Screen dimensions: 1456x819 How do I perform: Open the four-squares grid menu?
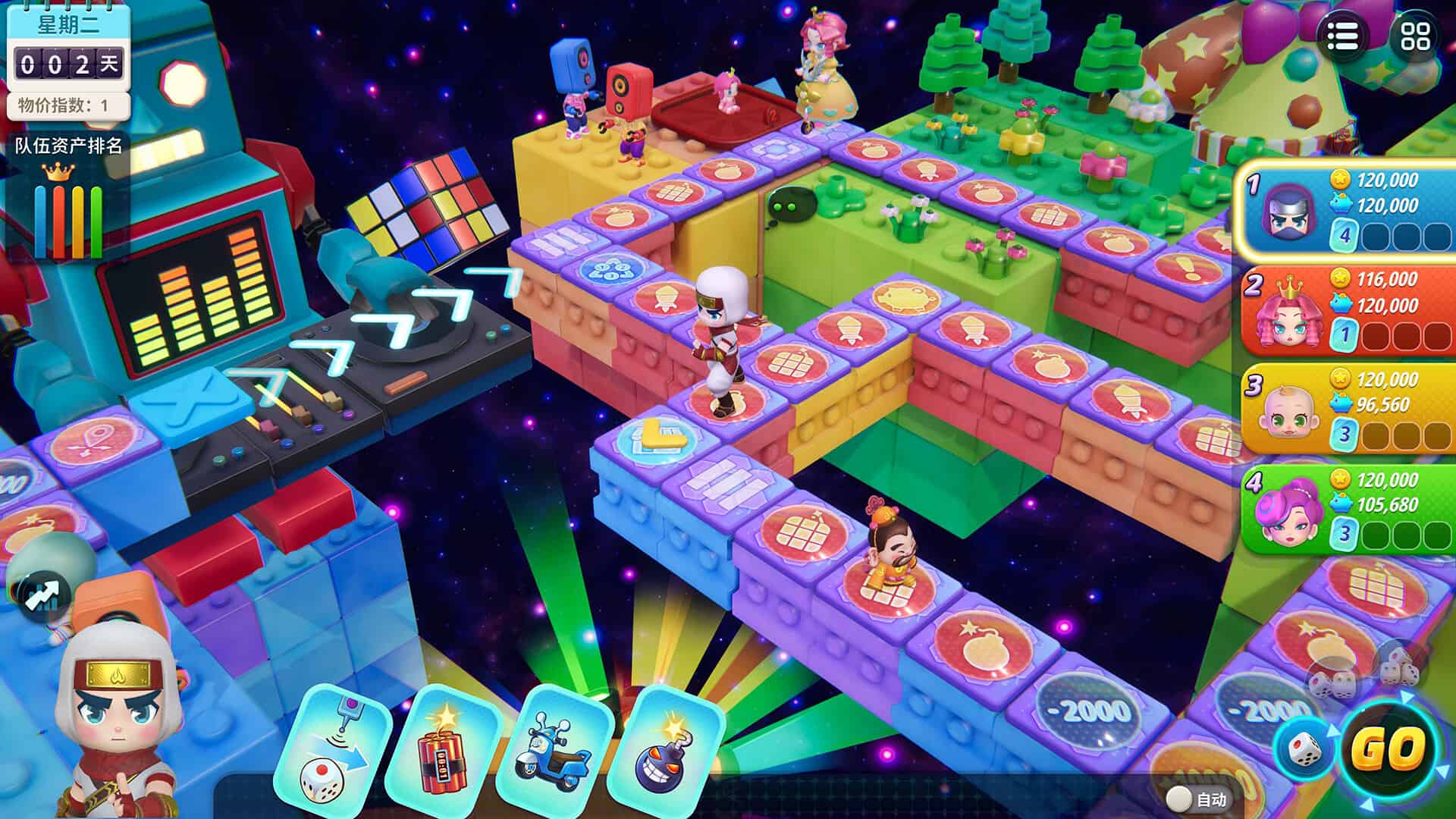click(x=1415, y=35)
